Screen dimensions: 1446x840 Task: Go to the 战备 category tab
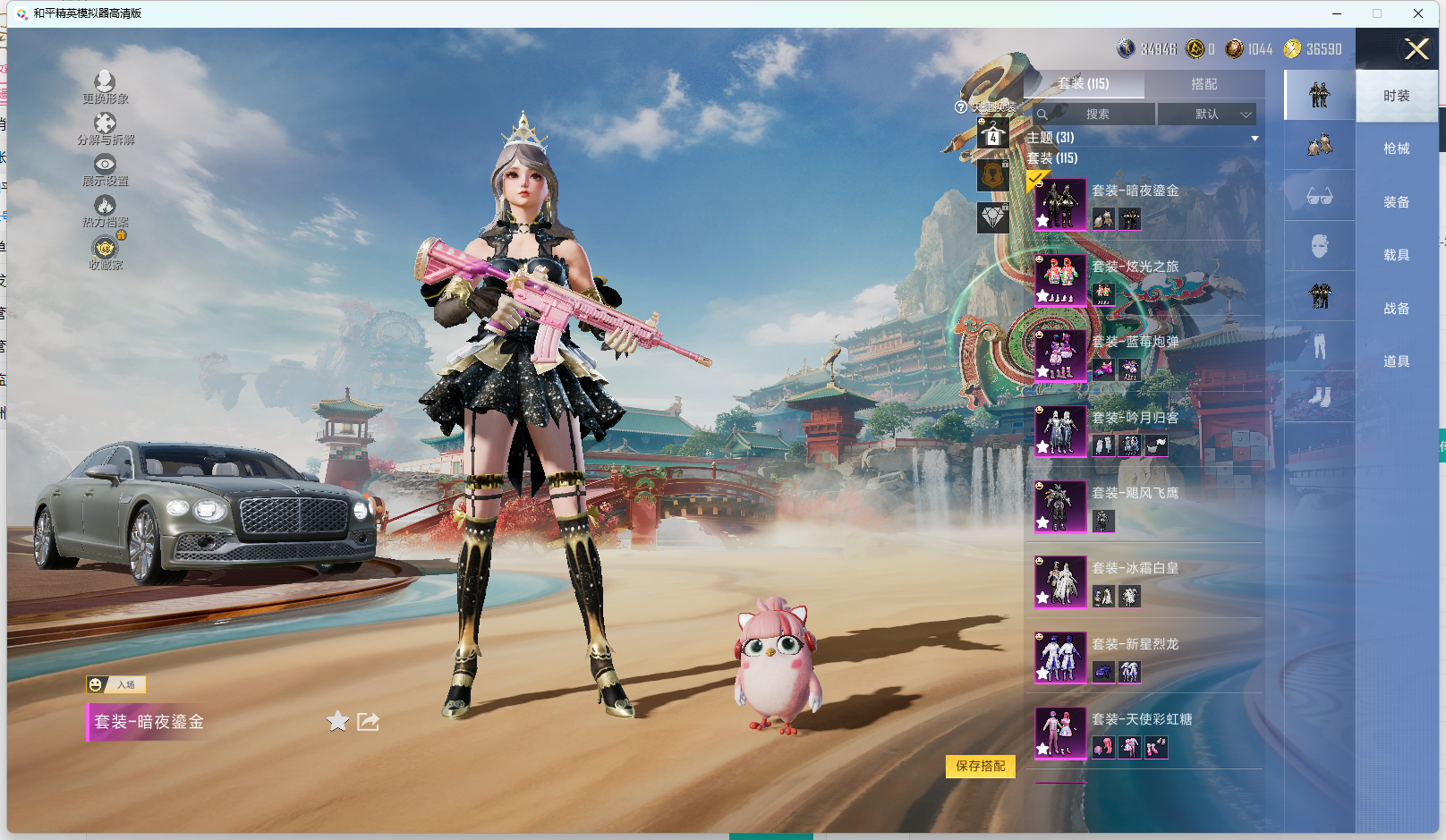pos(1396,309)
